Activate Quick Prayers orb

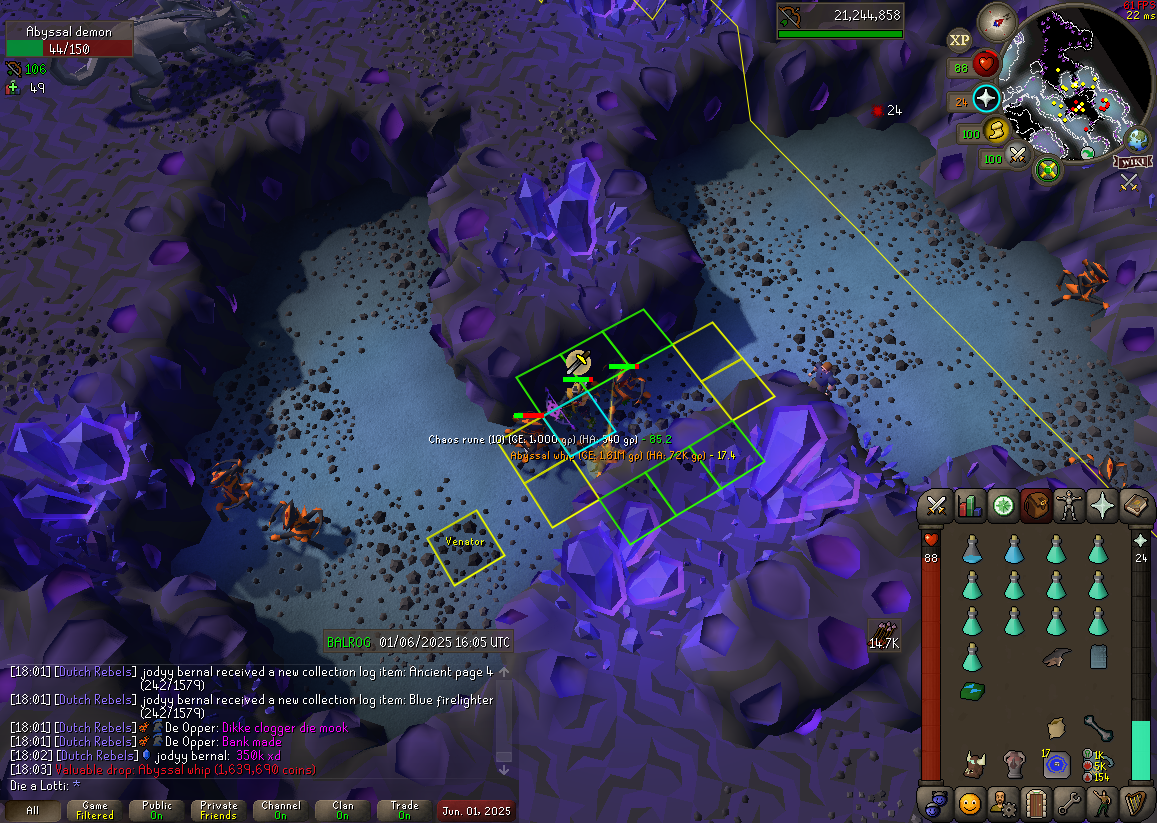[x=987, y=98]
